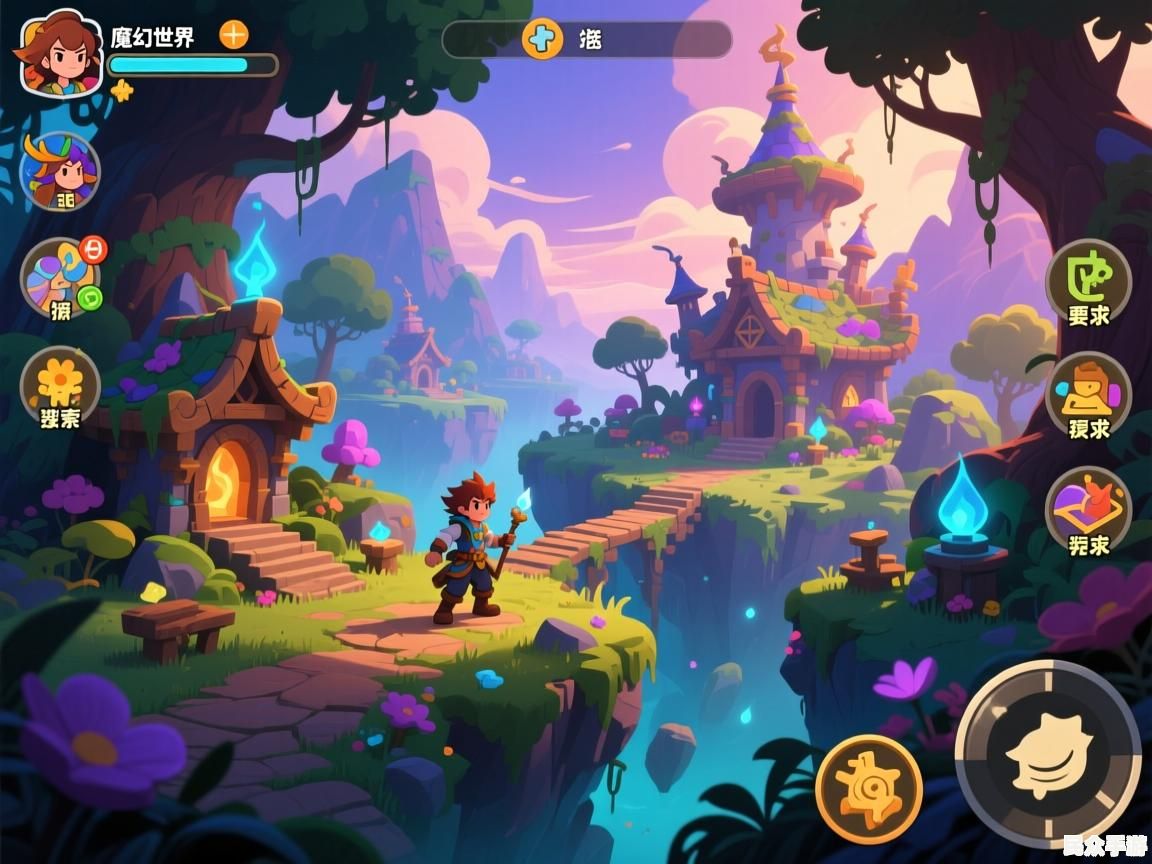The image size is (1152, 864).
Task: Open the player avatar profile portrait
Action: pos(60,52)
